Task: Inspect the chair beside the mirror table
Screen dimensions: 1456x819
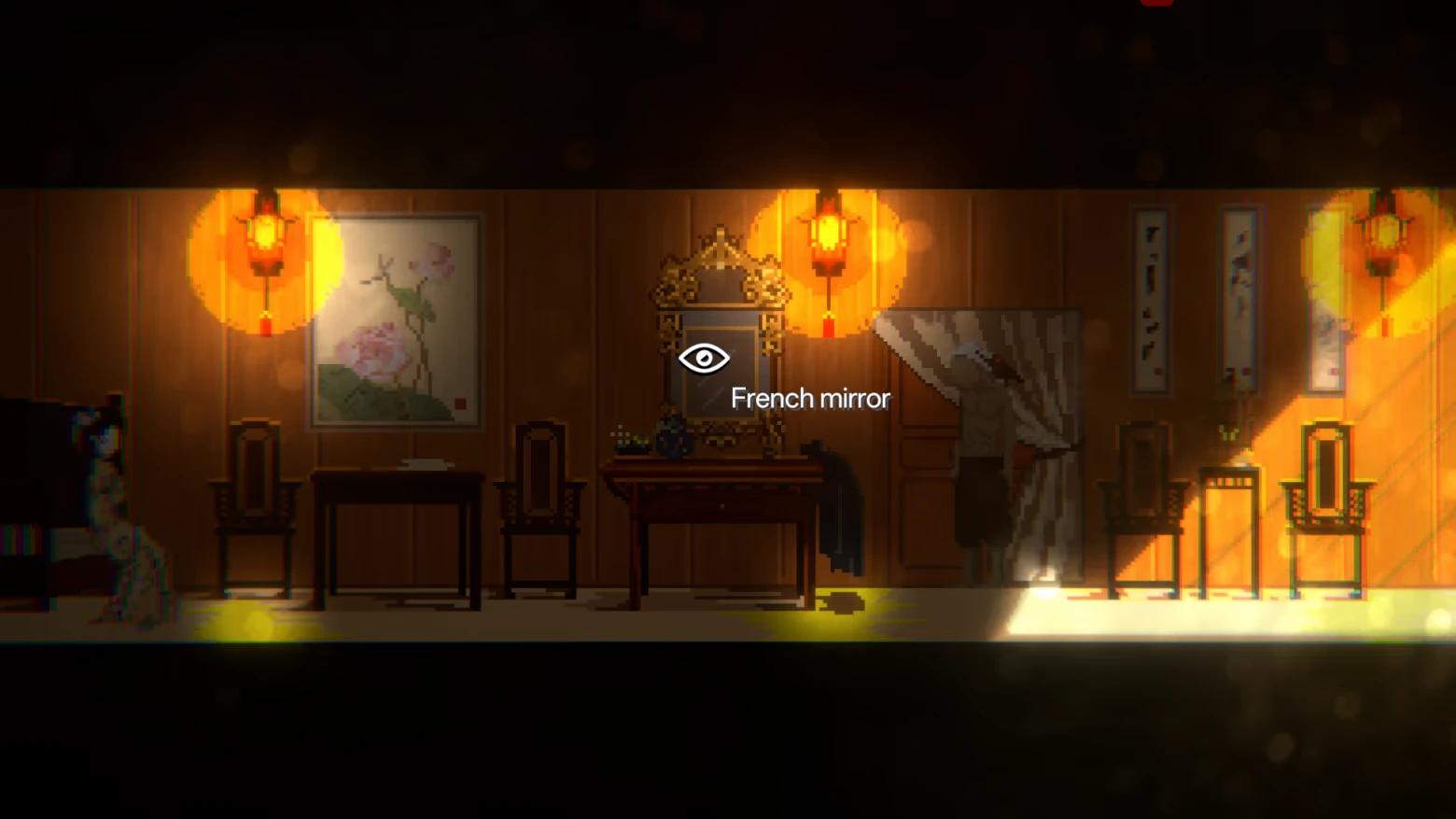Action: (x=539, y=509)
